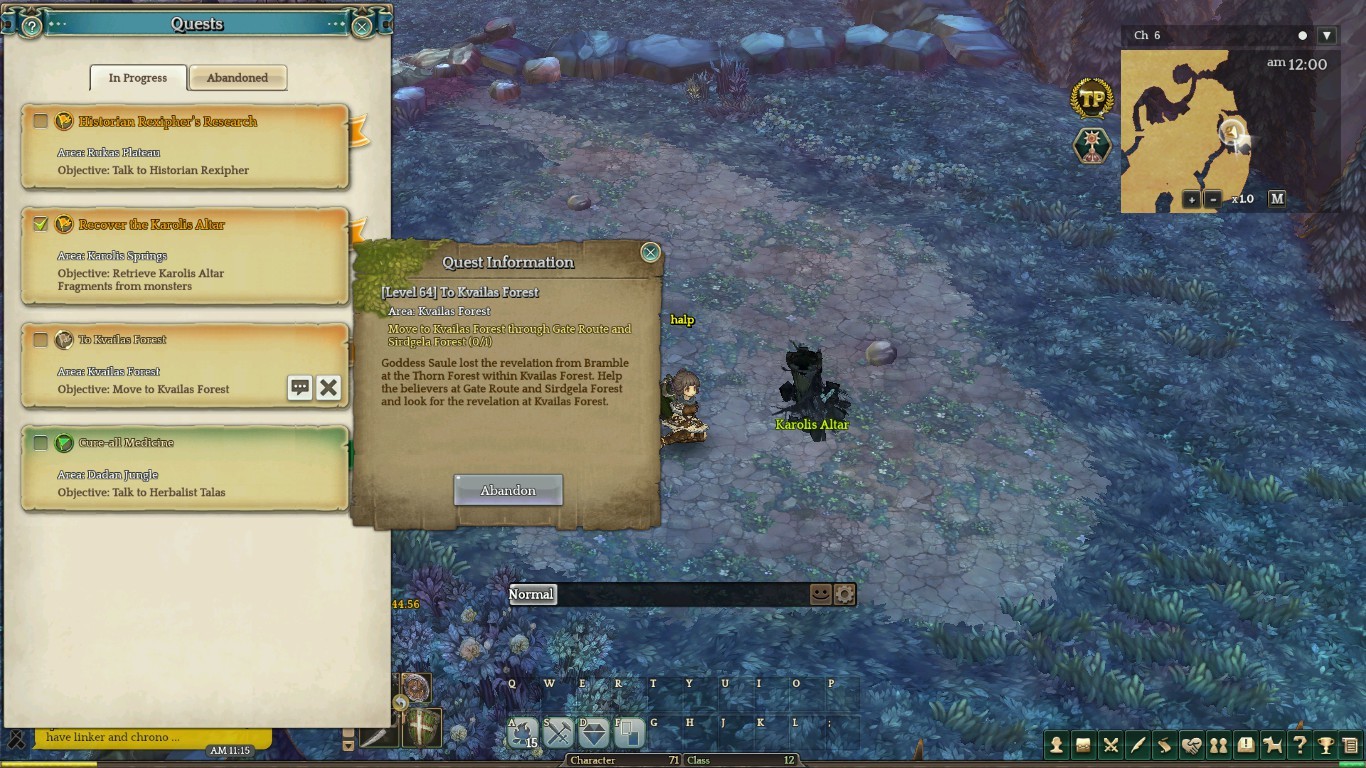Image resolution: width=1366 pixels, height=768 pixels.
Task: Toggle the Cure-all Medicine quest checkbox
Action: point(40,442)
